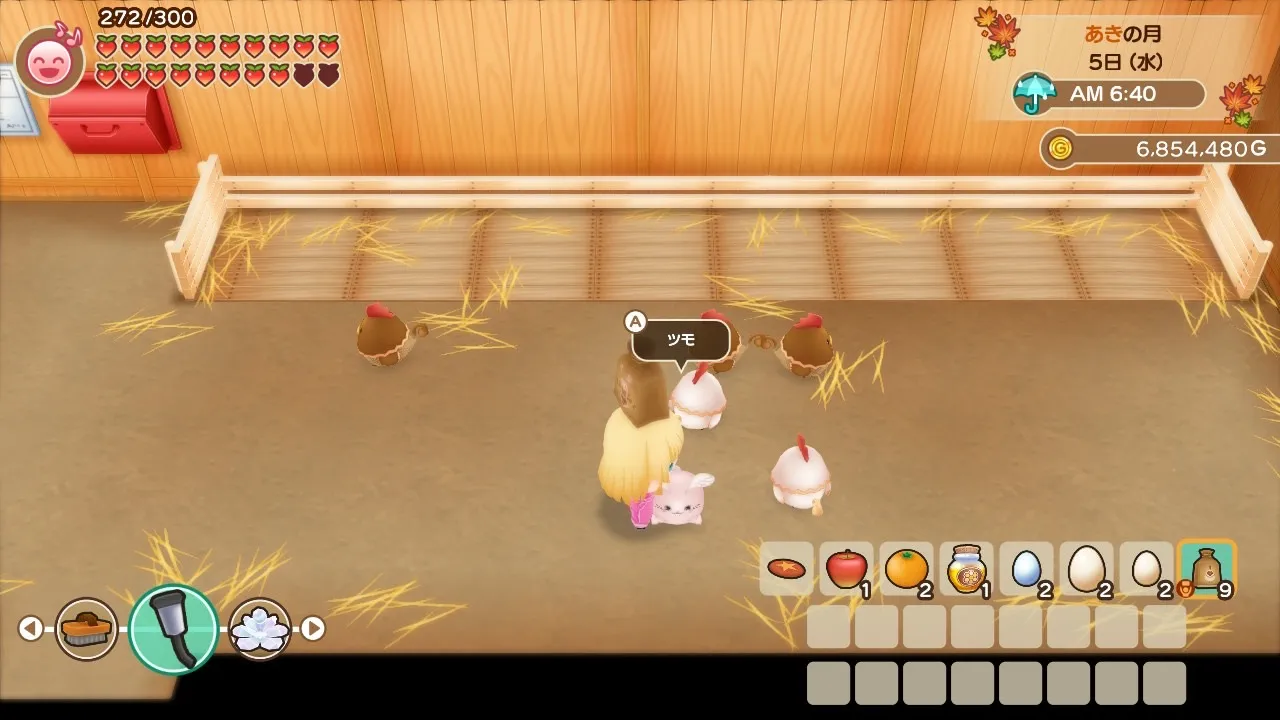Cycle tools with the left arrow

(31, 628)
